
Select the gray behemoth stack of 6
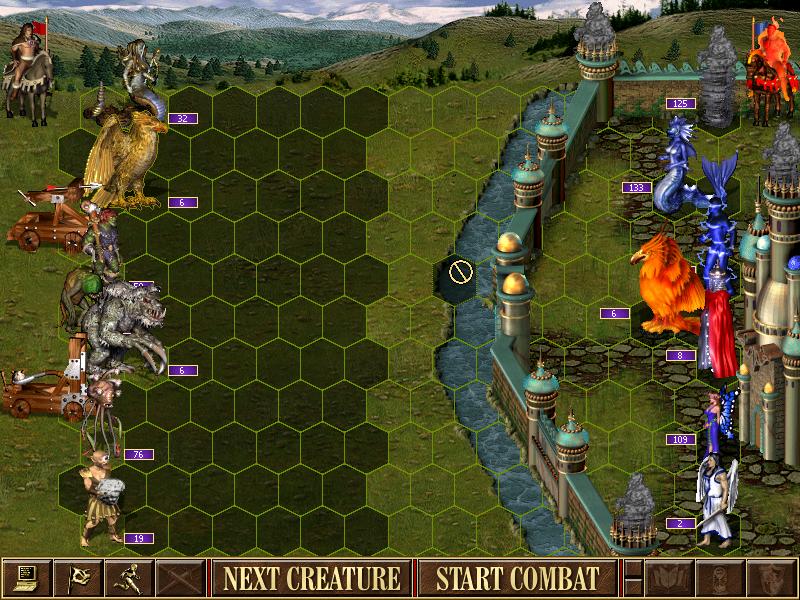pyautogui.click(x=125, y=325)
